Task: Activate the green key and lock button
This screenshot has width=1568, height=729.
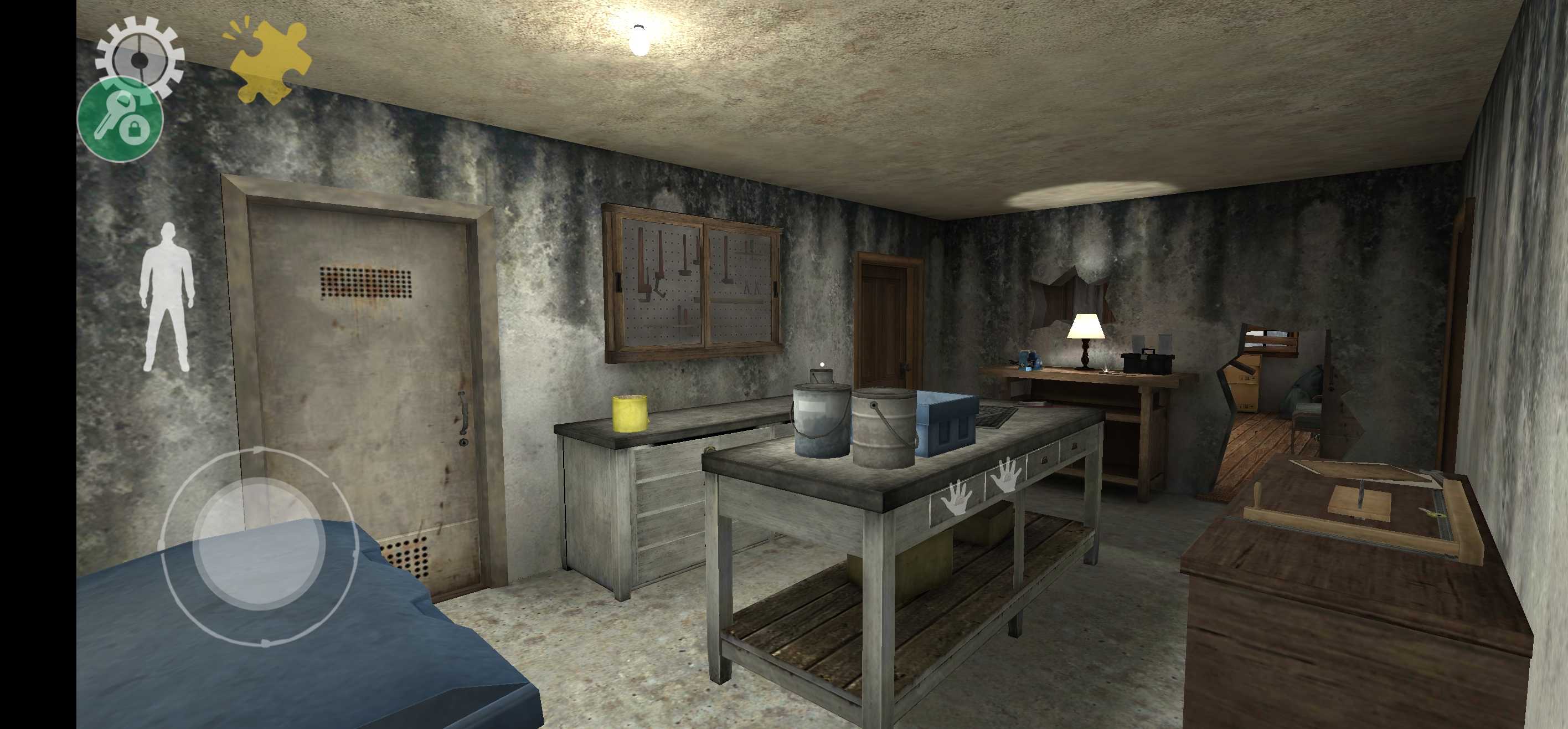Action: click(121, 119)
